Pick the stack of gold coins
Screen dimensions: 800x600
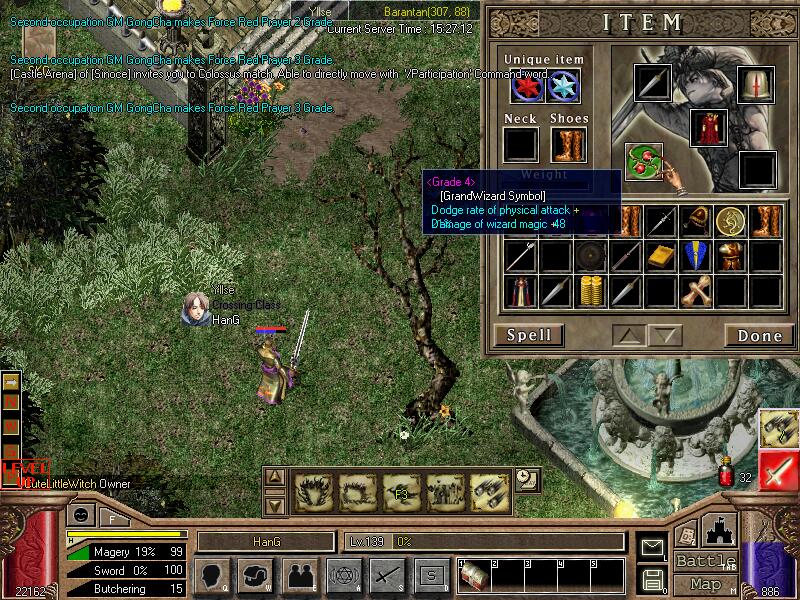(592, 291)
